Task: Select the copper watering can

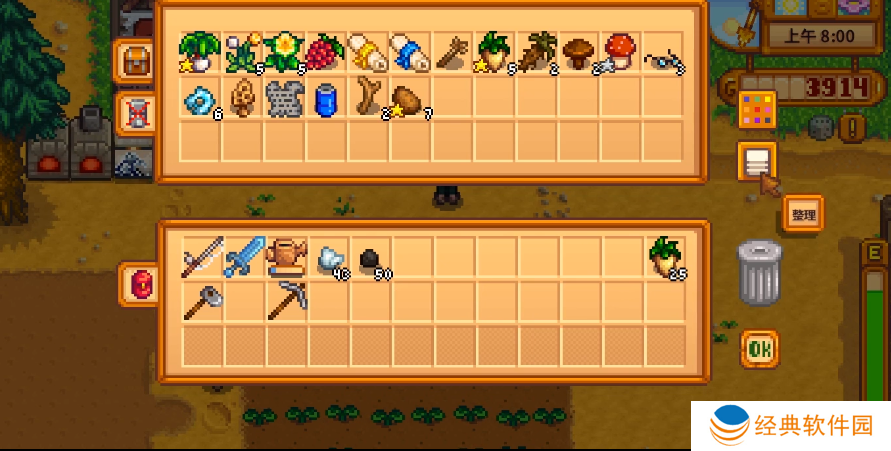Action: (286, 257)
